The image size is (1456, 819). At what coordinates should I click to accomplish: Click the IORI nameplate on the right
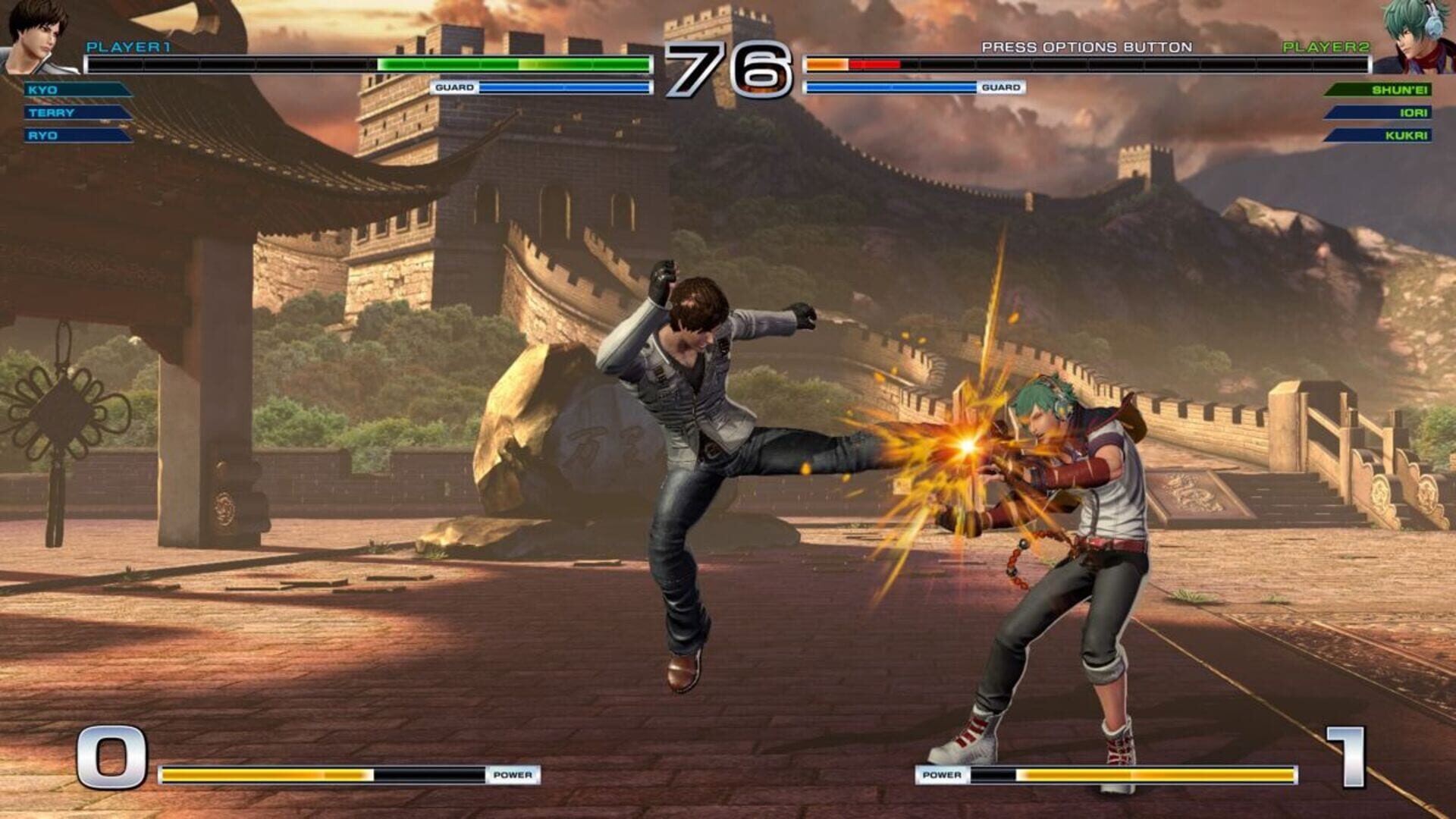(x=1380, y=113)
